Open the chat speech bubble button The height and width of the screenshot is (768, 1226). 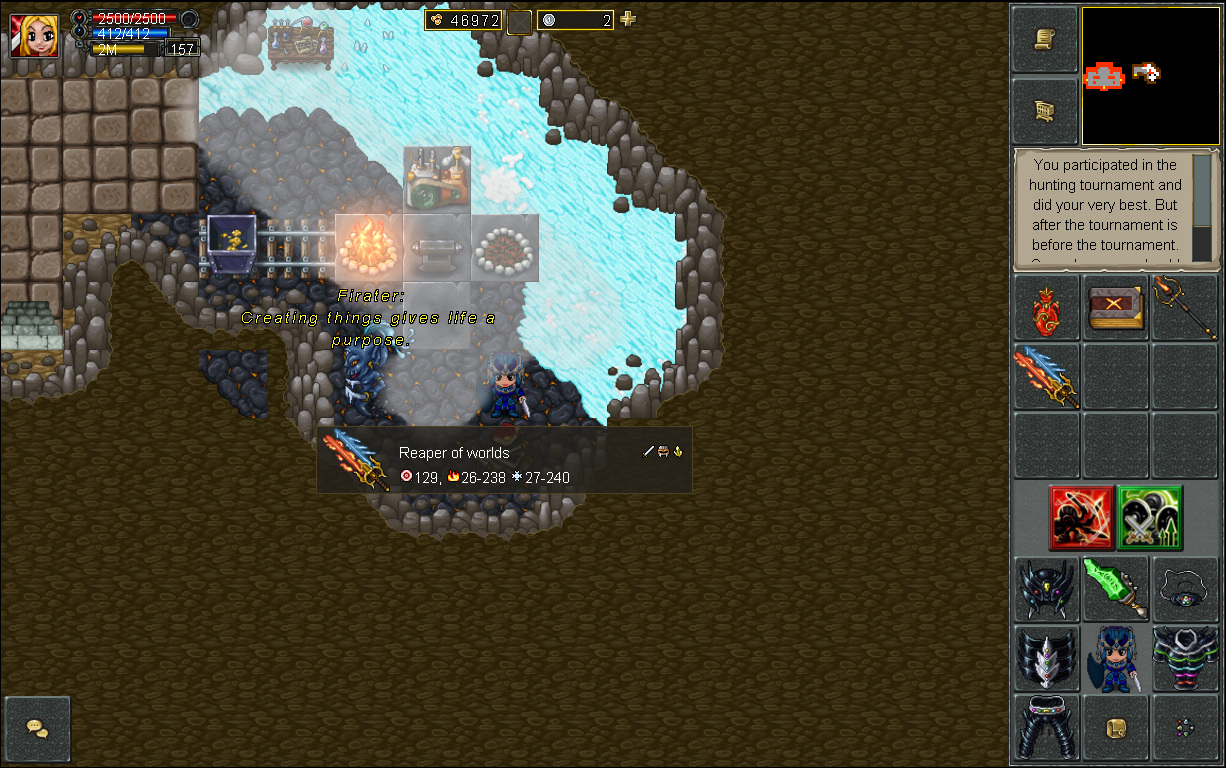(x=38, y=728)
